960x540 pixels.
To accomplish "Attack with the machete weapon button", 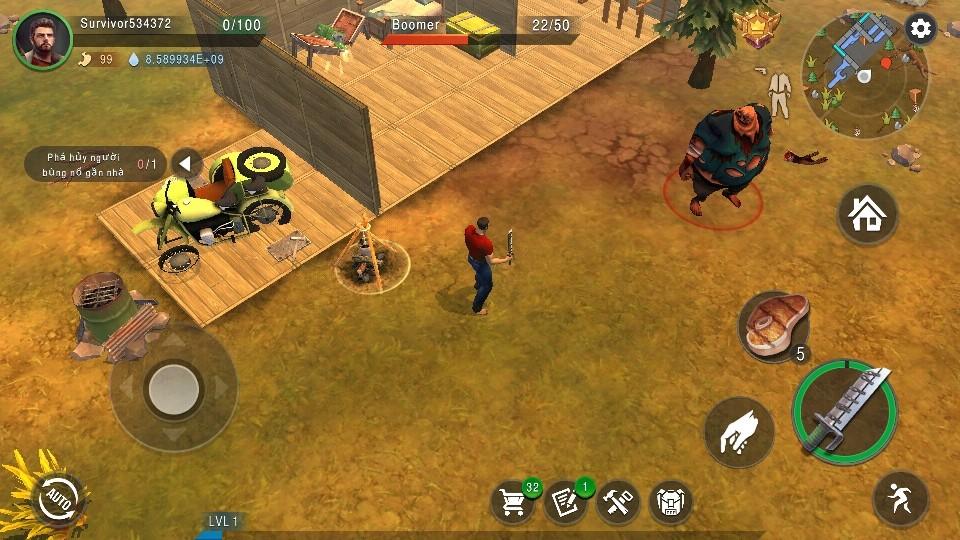I will (845, 411).
